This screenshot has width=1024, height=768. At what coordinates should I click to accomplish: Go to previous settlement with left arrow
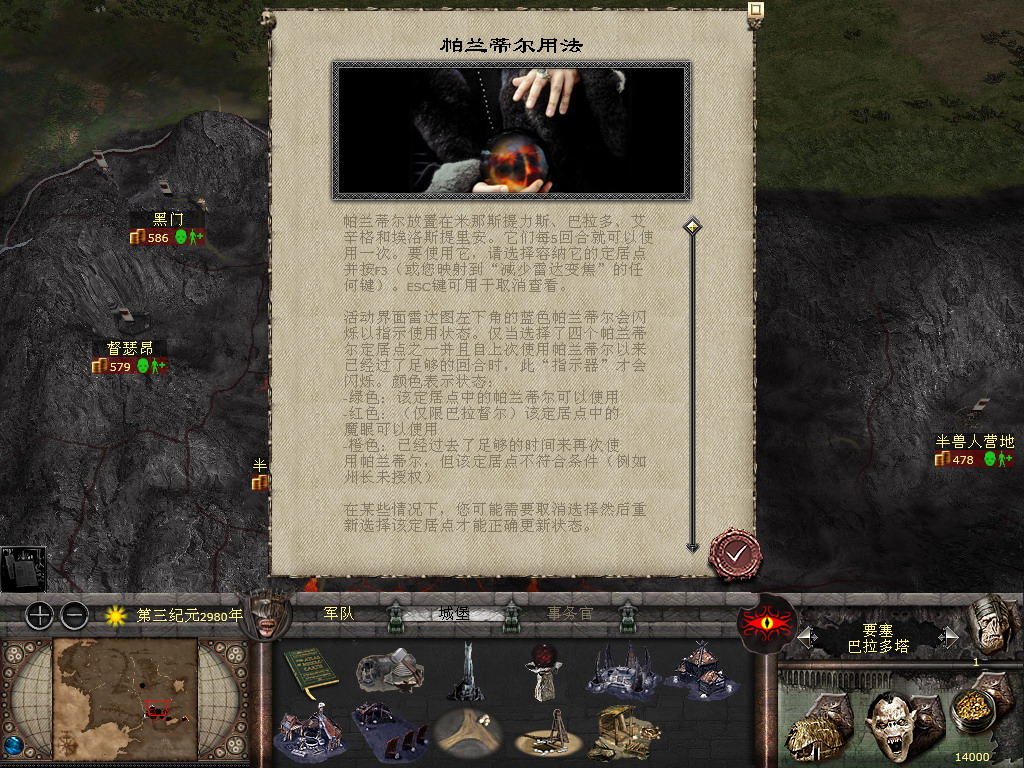(x=805, y=637)
